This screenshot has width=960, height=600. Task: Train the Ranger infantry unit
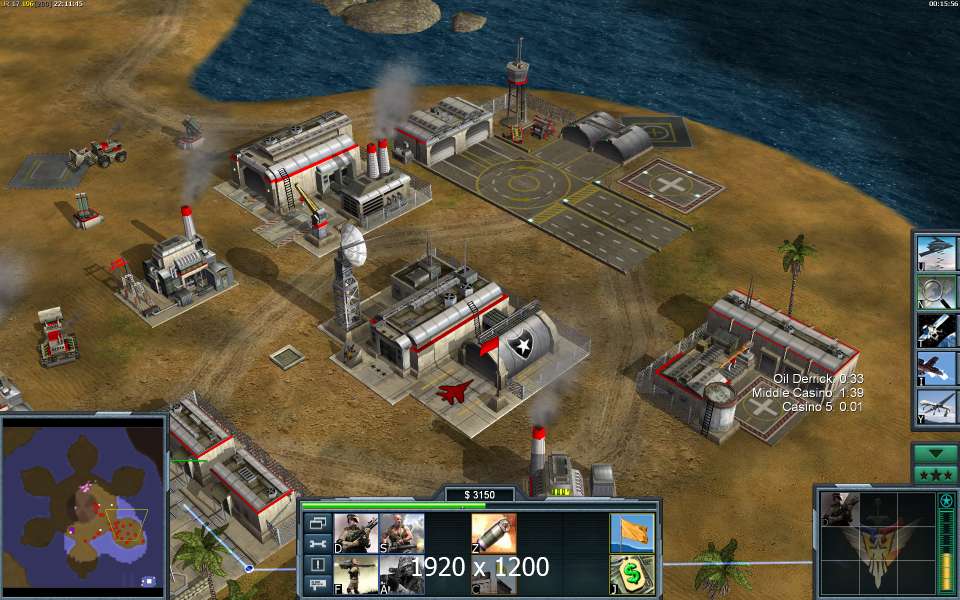[x=356, y=534]
